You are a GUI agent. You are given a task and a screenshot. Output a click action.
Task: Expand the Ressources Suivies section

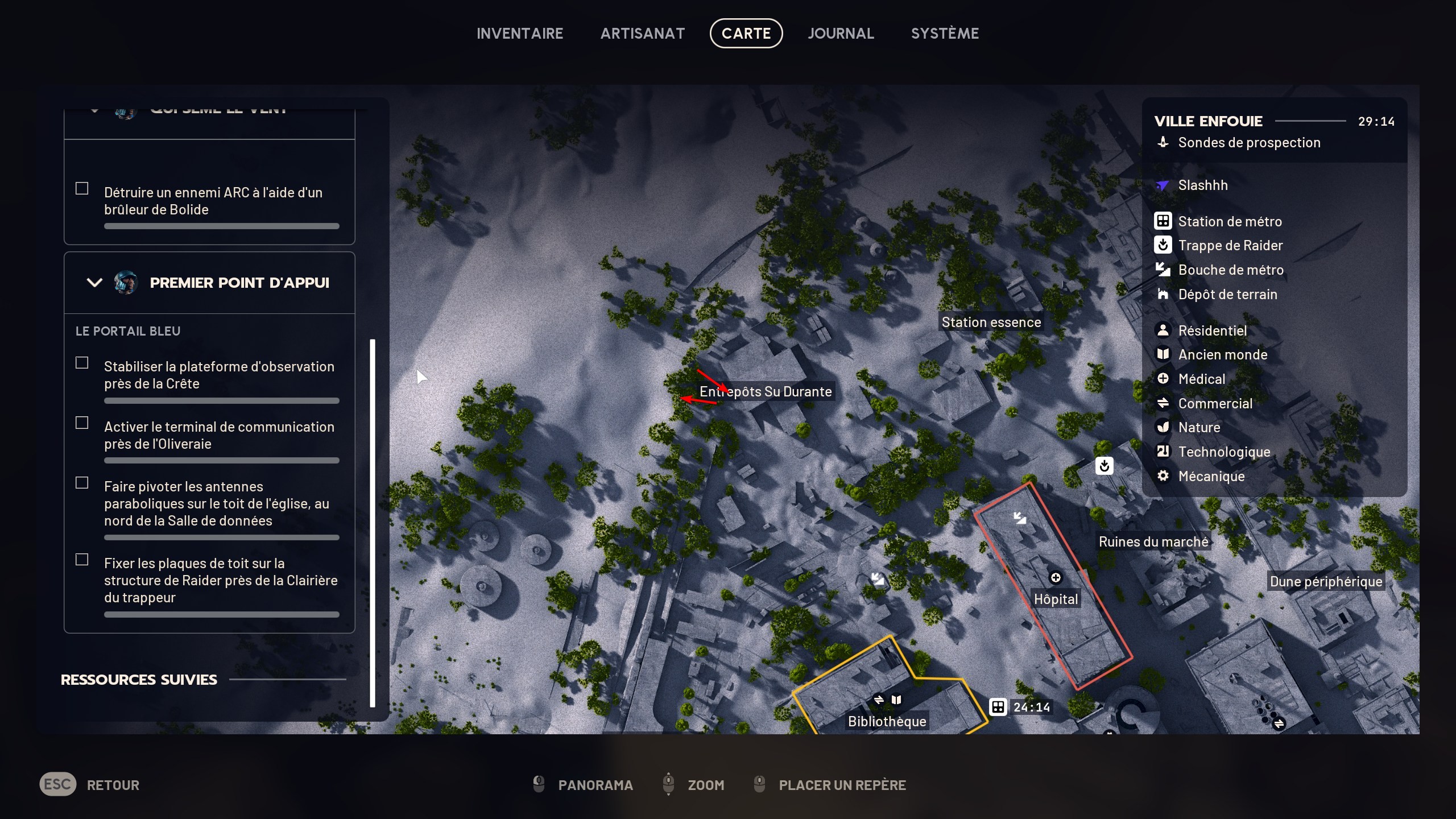coord(139,679)
